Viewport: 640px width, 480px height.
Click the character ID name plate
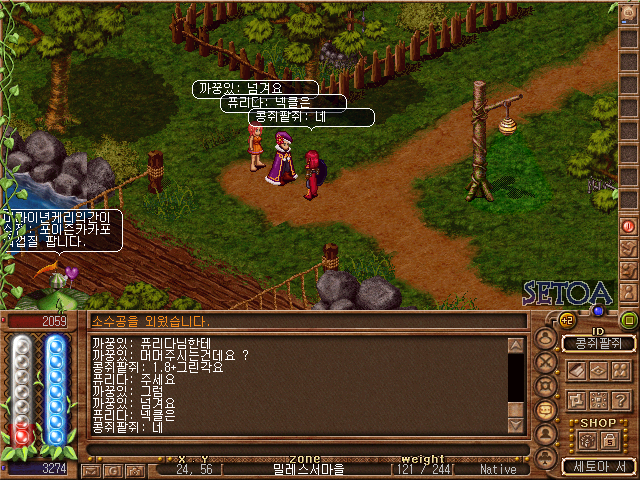tap(599, 343)
